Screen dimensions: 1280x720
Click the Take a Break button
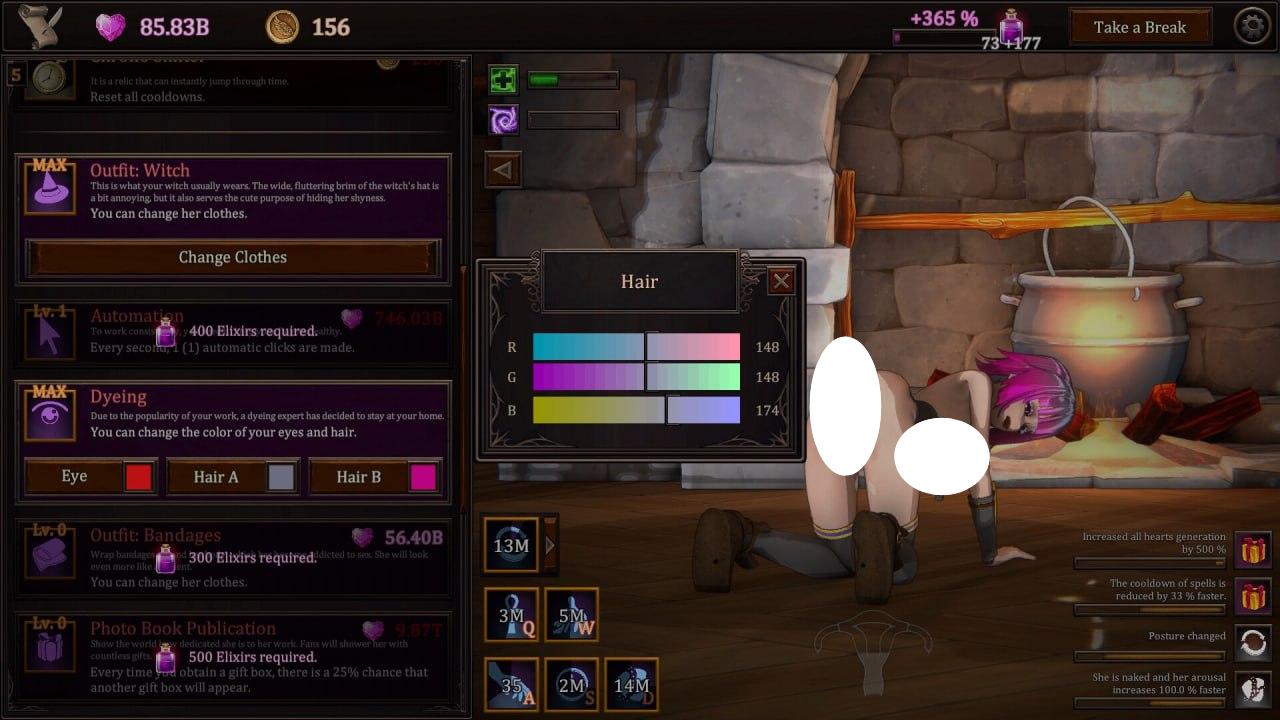tap(1139, 26)
